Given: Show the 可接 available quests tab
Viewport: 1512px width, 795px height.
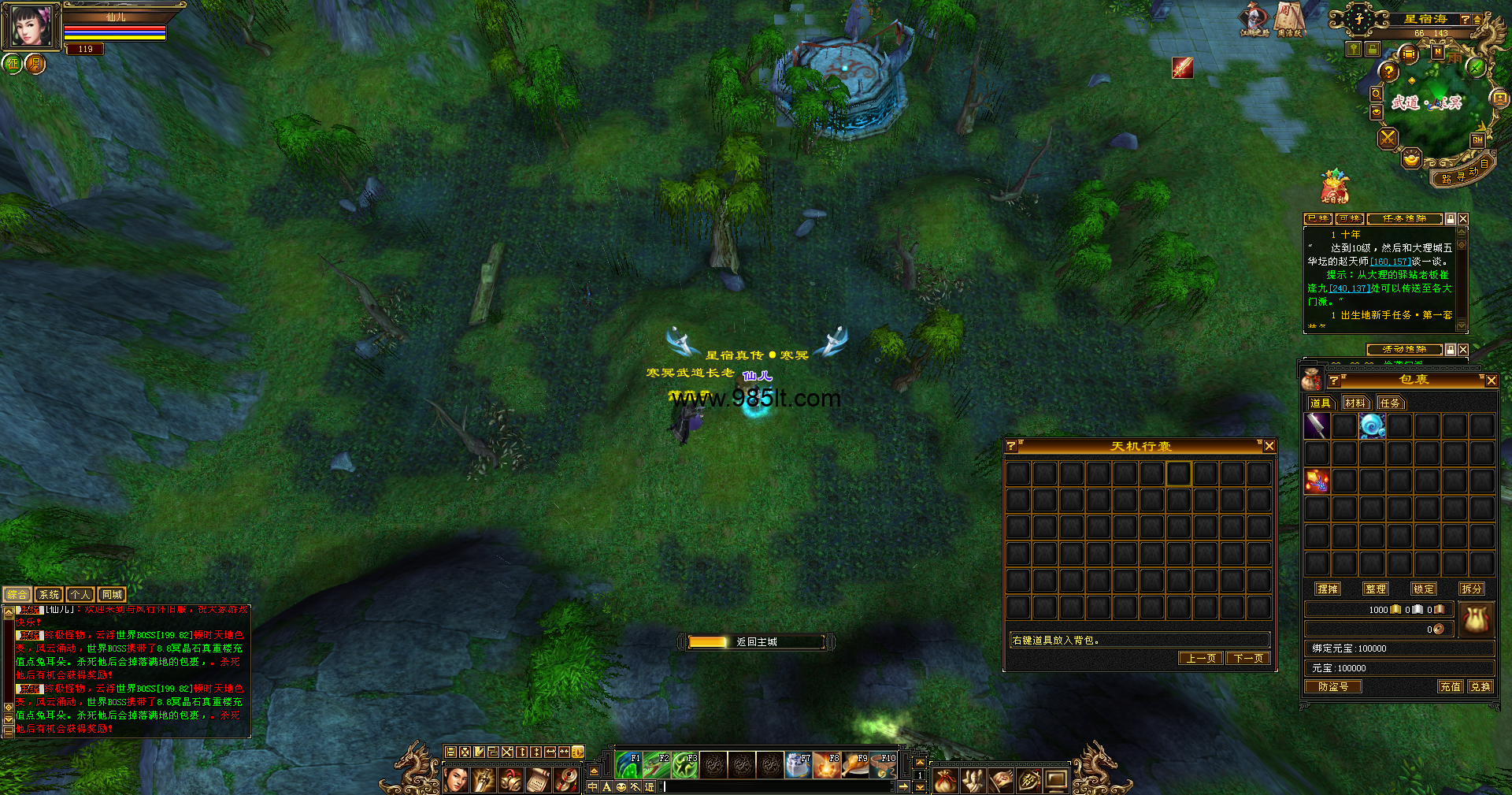Looking at the screenshot, I should tap(1349, 219).
